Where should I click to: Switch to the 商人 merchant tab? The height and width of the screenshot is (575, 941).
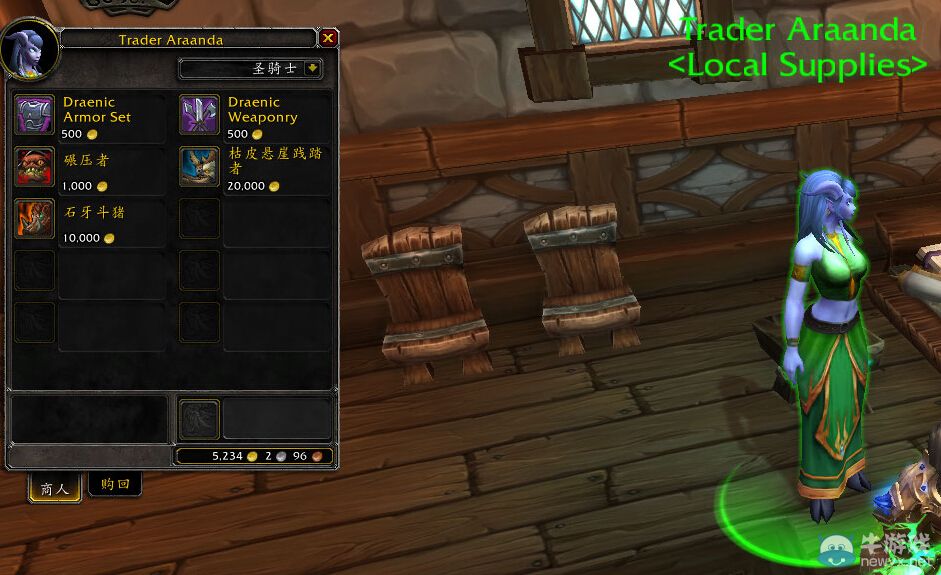tap(54, 488)
